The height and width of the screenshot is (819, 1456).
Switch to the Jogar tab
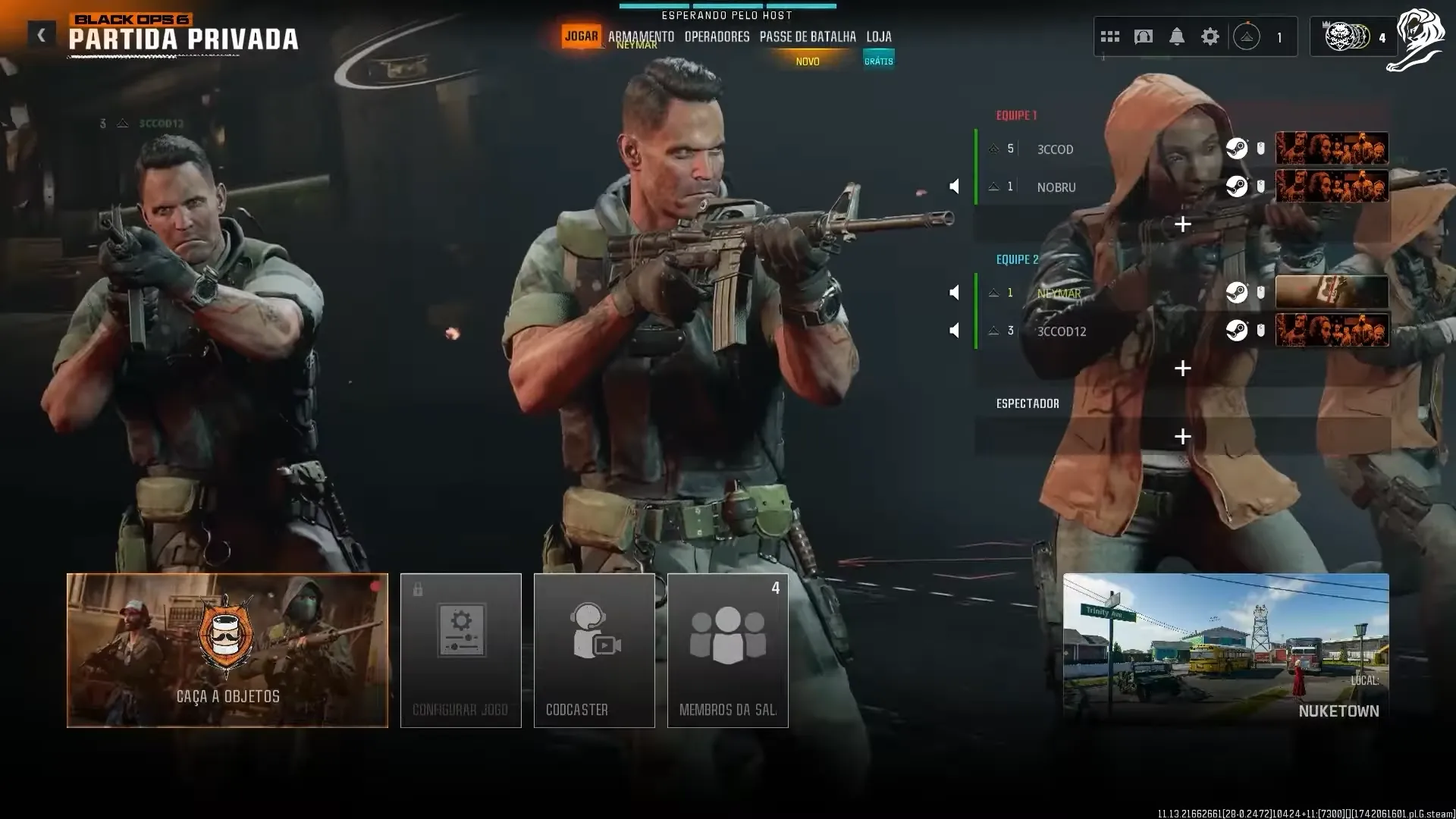point(582,36)
